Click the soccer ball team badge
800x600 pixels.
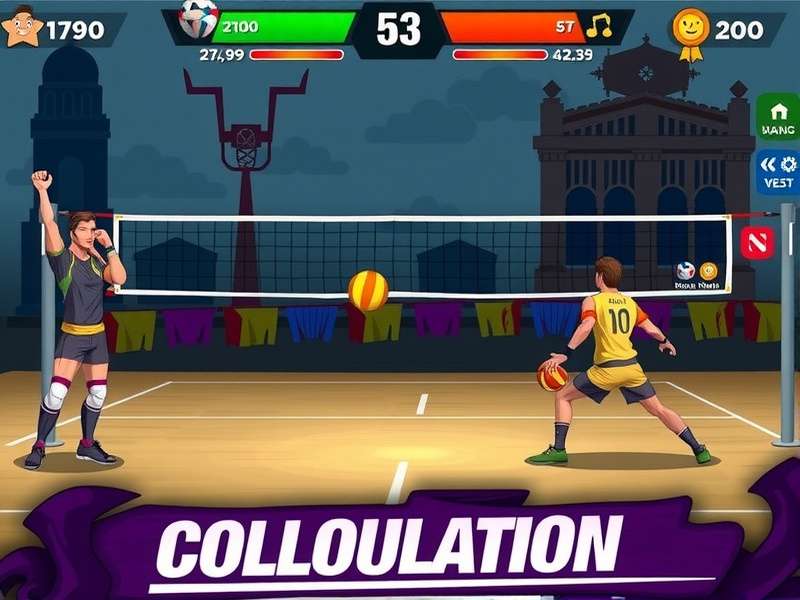[x=198, y=18]
